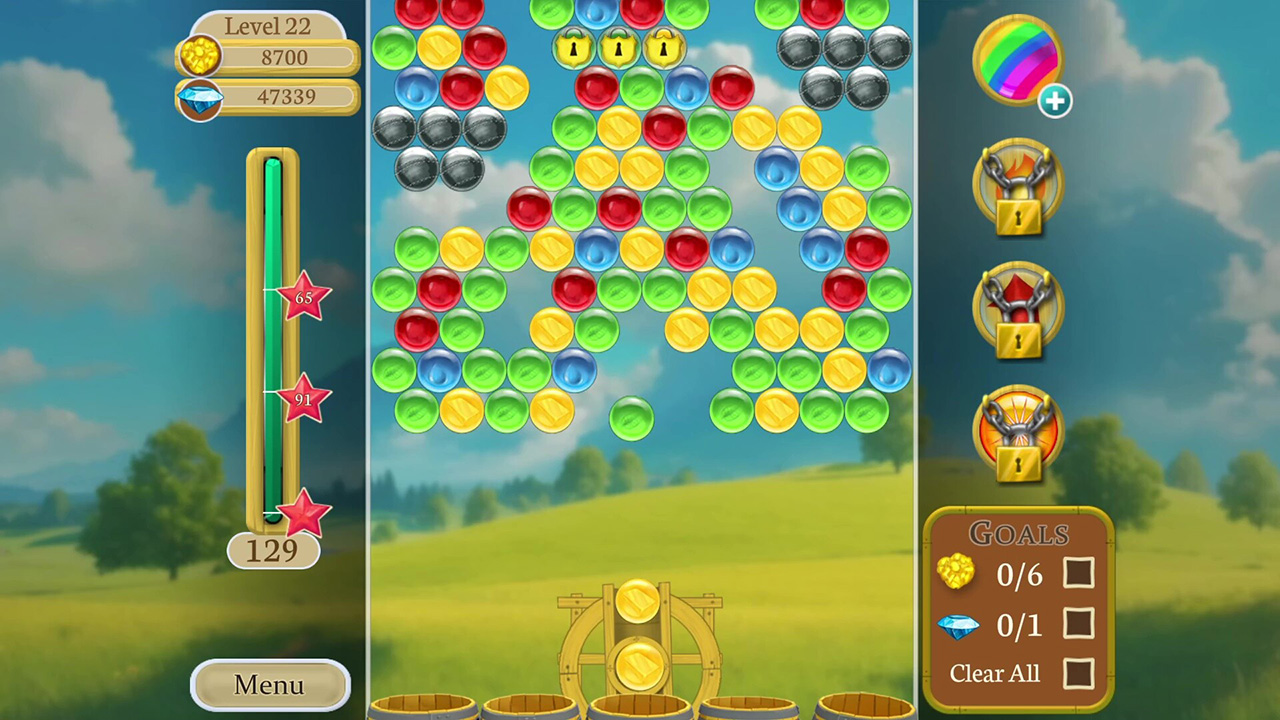Click the Goals panel header
The width and height of the screenshot is (1280, 720).
point(1019,534)
